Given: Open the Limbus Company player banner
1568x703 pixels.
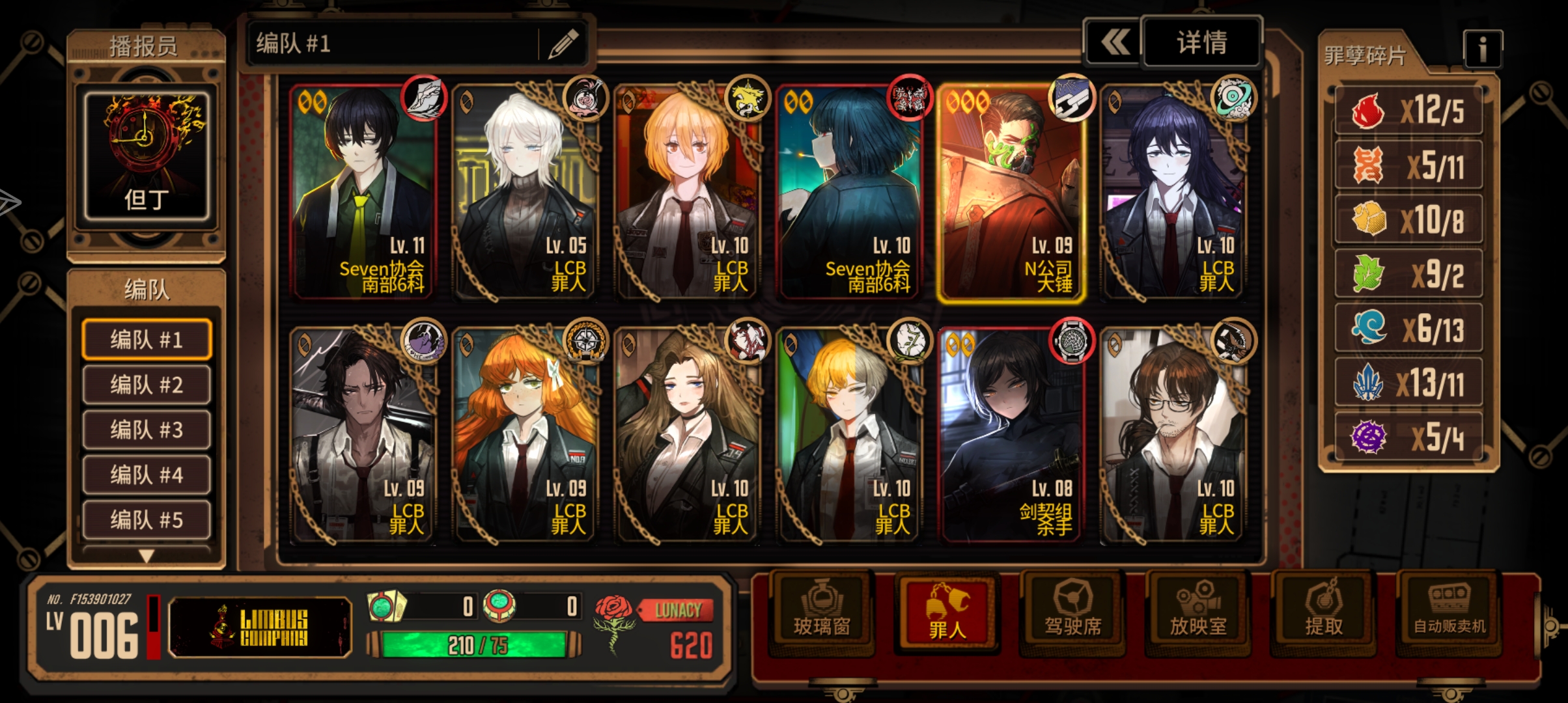Looking at the screenshot, I should [260, 627].
